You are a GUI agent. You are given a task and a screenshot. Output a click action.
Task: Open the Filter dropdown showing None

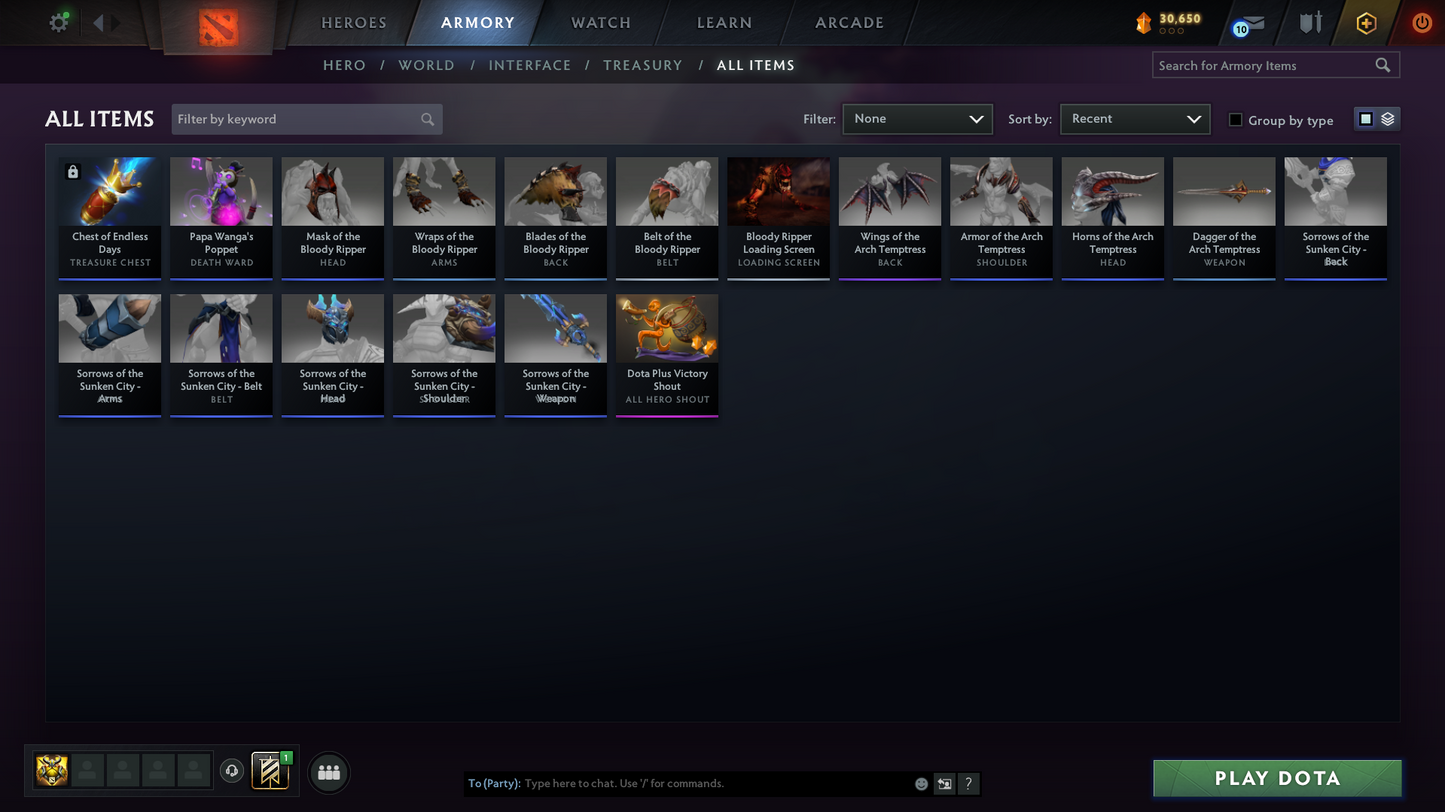917,118
